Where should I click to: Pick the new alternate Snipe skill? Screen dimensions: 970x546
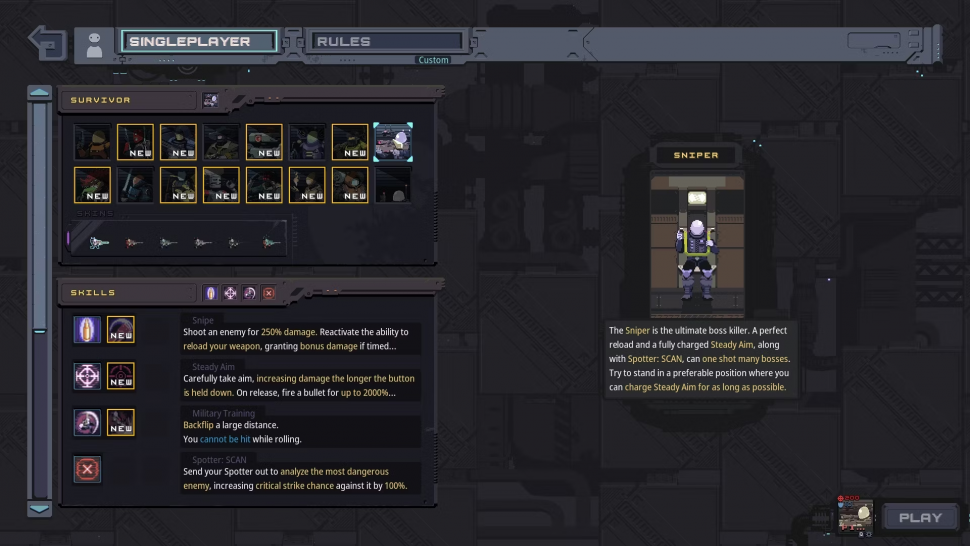tap(121, 329)
